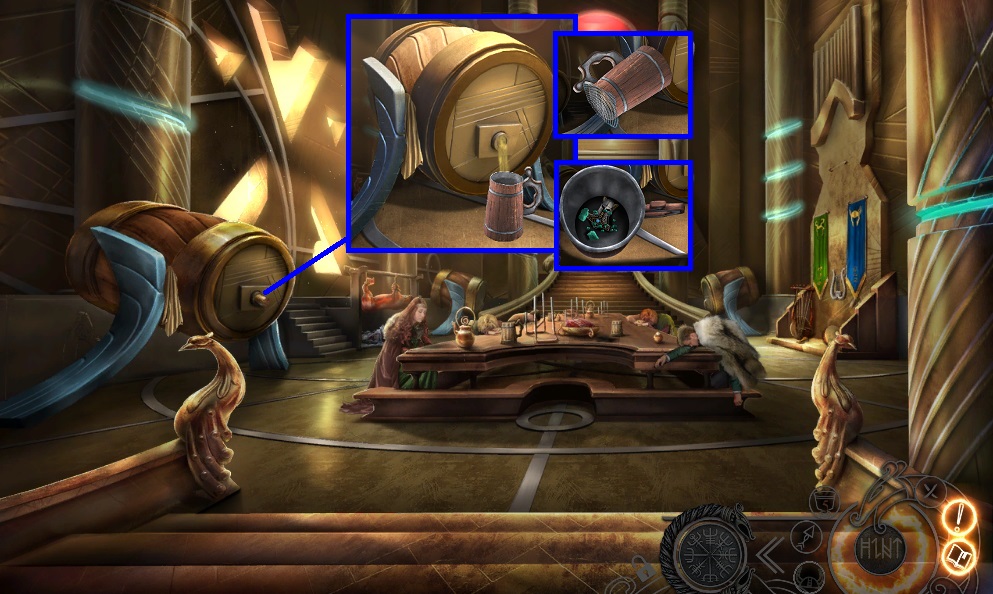Open the glowing exclamation mark tasks icon

pyautogui.click(x=959, y=517)
